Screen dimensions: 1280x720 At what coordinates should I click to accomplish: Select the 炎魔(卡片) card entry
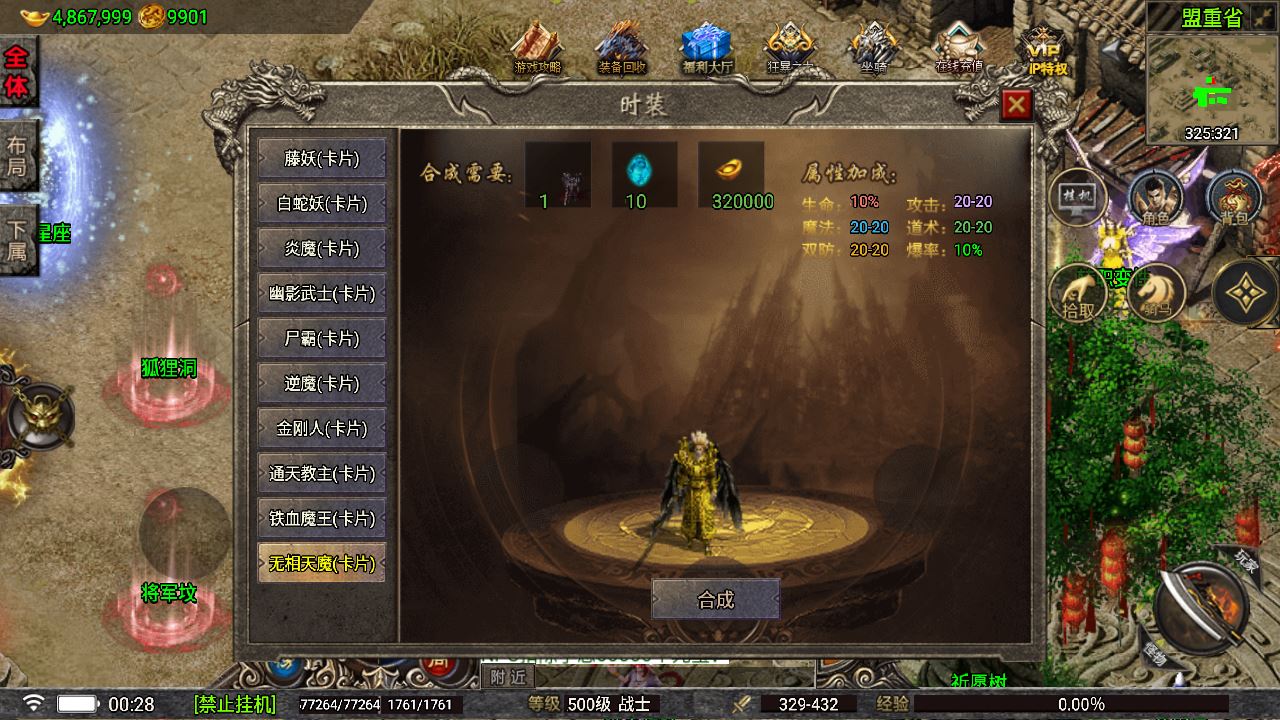click(321, 248)
